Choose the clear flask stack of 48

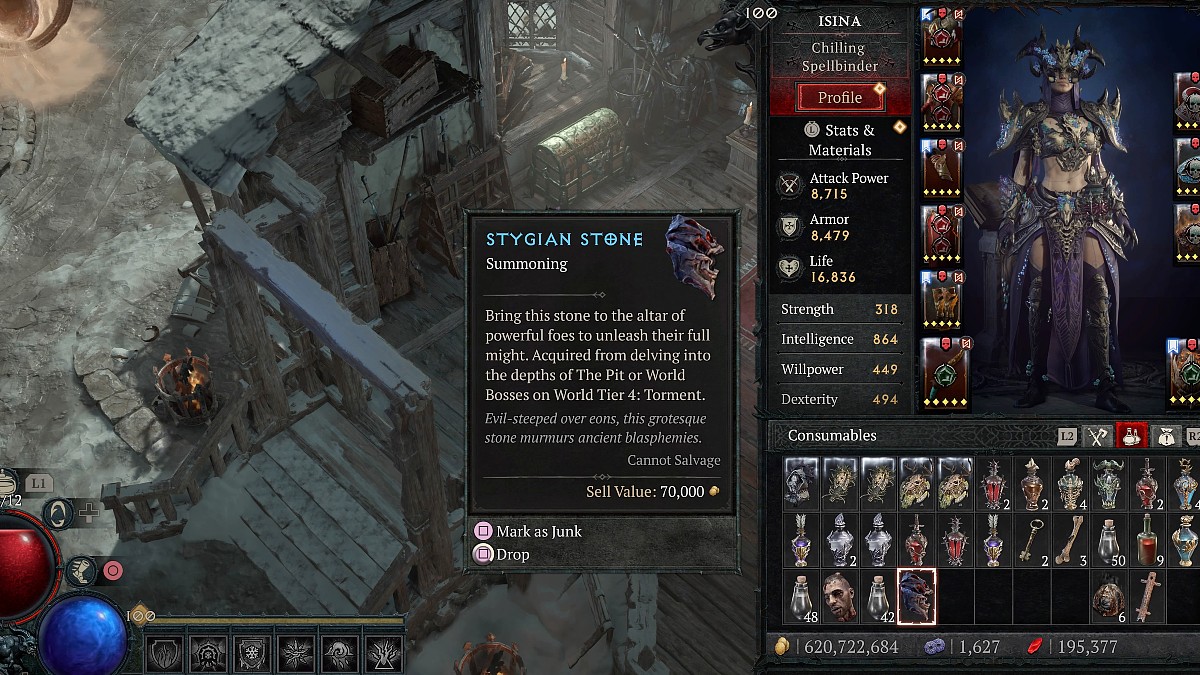pos(801,597)
